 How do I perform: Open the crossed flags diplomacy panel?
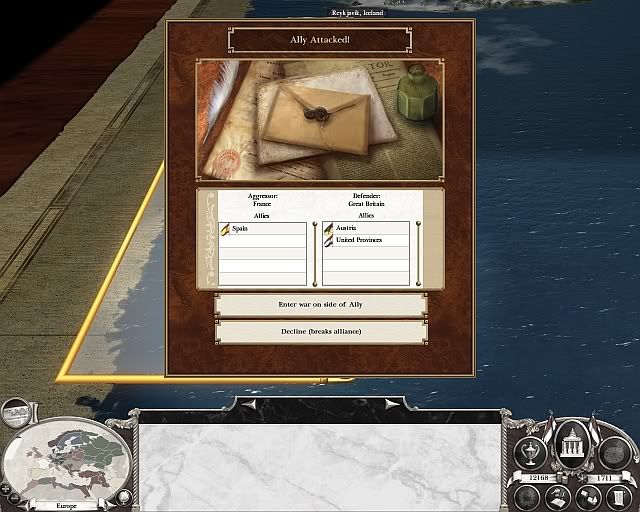click(x=587, y=495)
